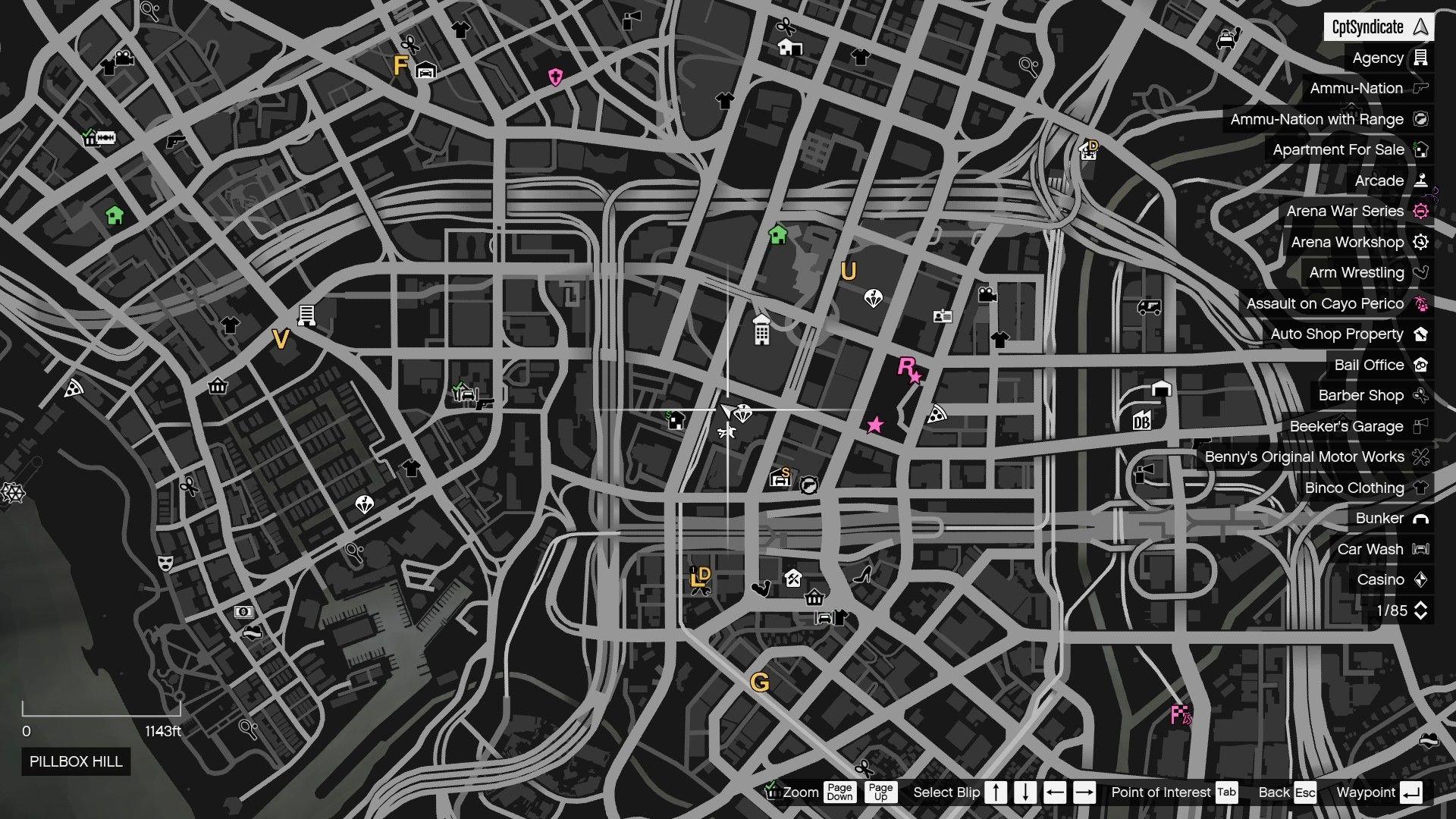Switch to Point of Interest with Tab

(1225, 792)
